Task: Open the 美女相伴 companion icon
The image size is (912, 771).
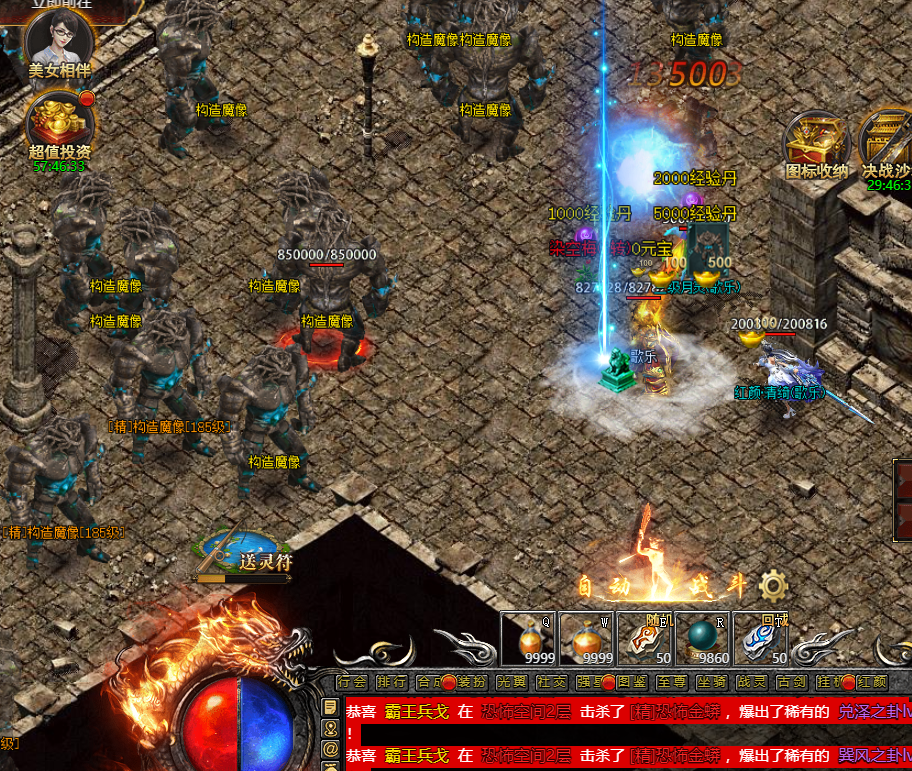Action: click(59, 41)
